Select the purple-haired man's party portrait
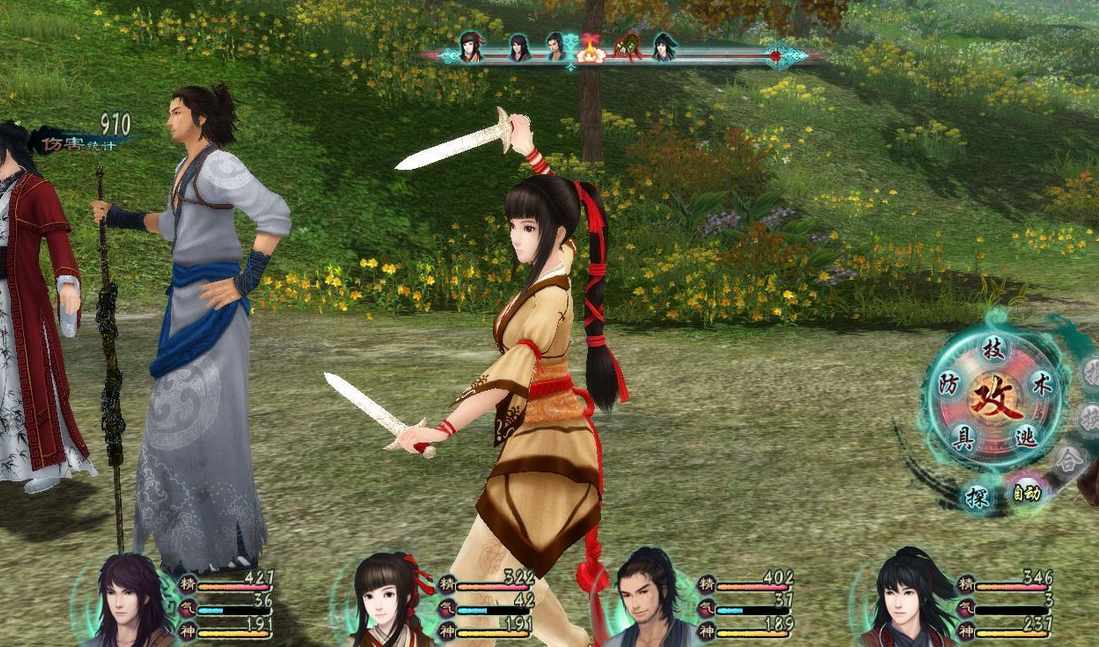 (132, 602)
